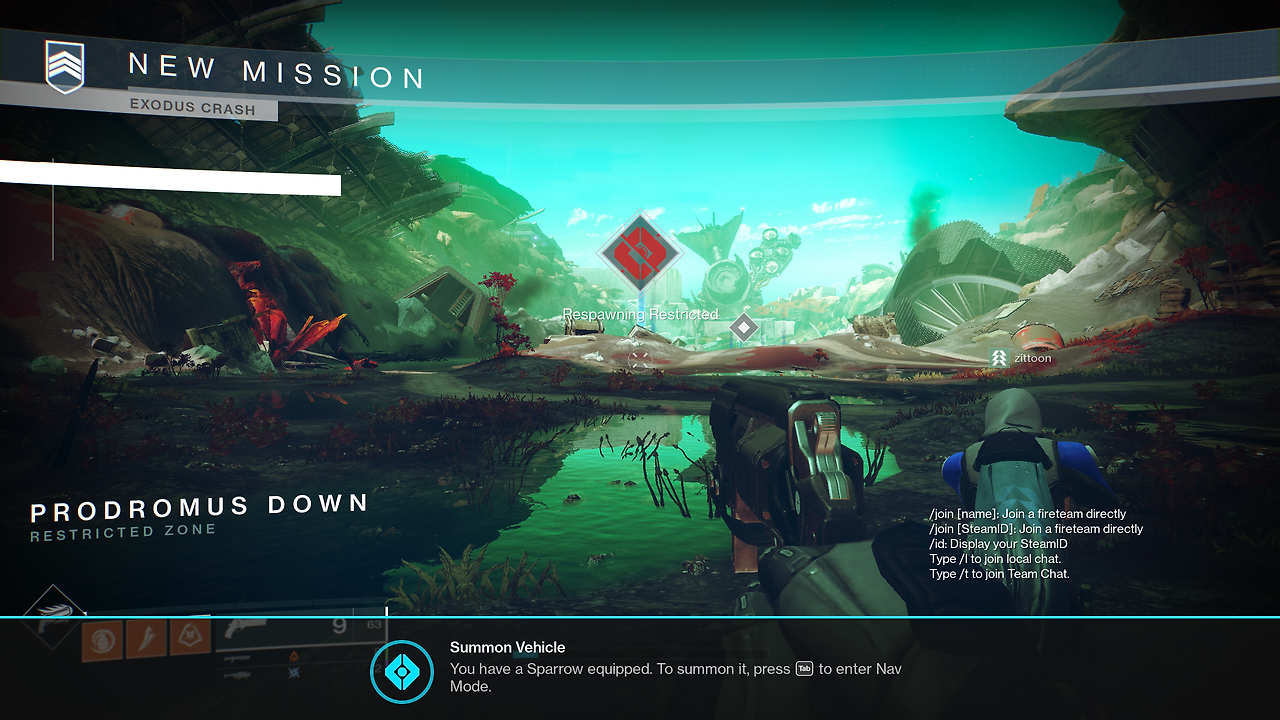This screenshot has width=1280, height=720.
Task: Click the Summon Vehicle Ghost icon
Action: pos(402,671)
